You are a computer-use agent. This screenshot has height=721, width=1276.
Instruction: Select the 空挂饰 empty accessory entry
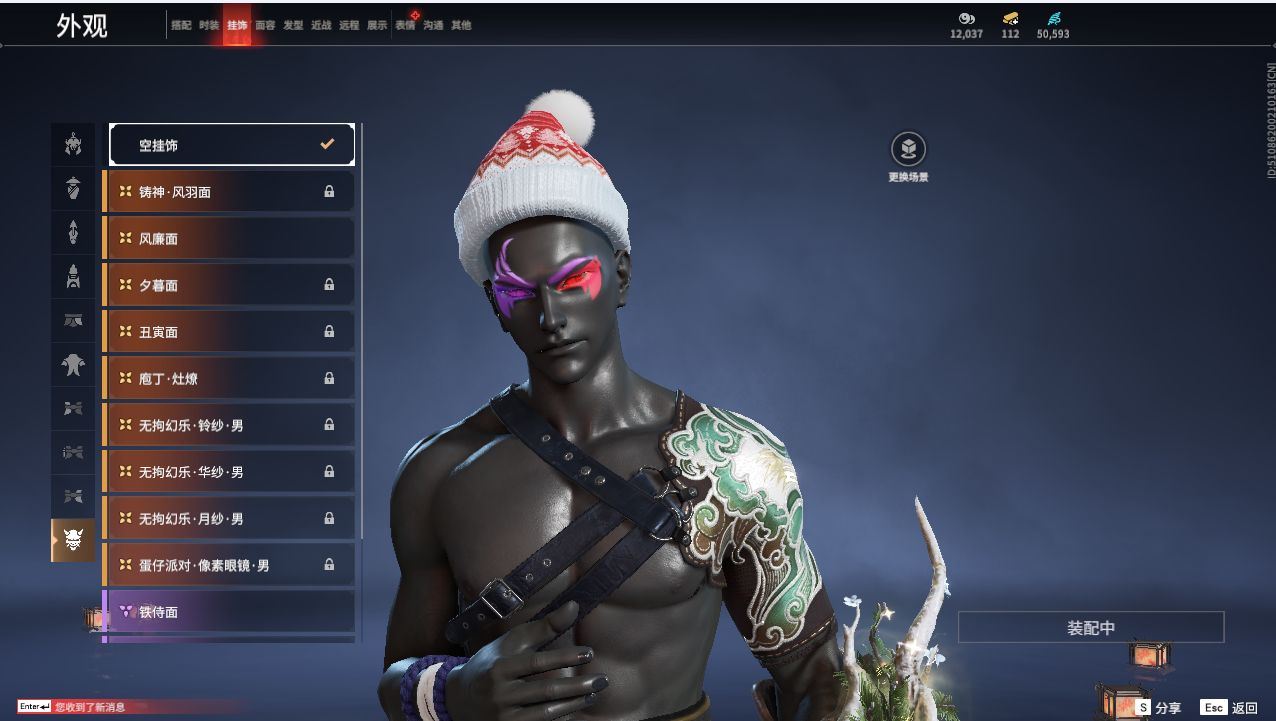231,145
